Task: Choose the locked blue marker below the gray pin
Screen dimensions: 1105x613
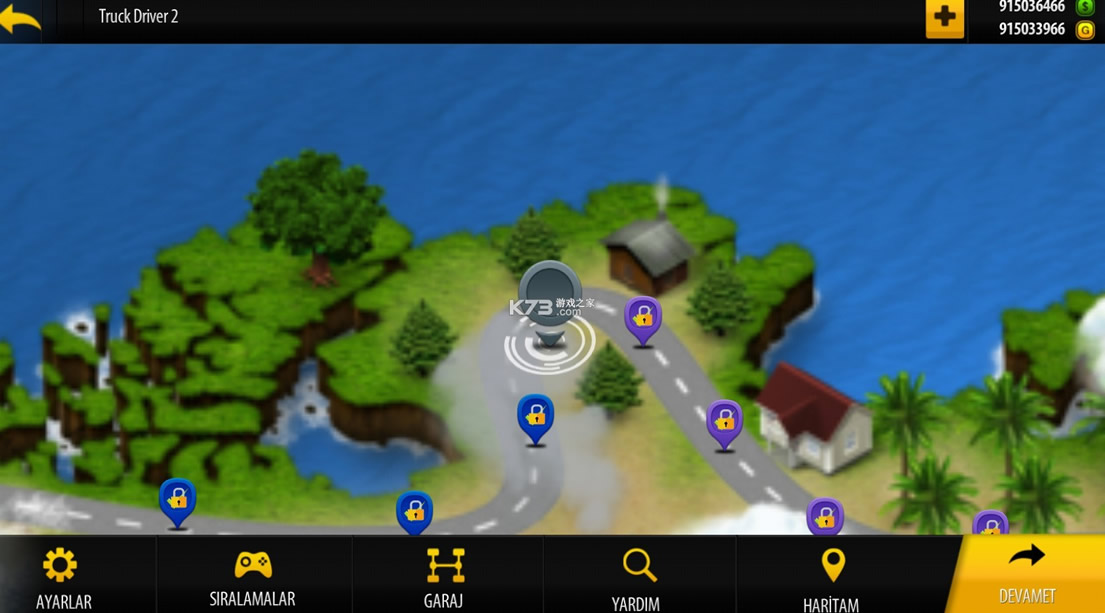Action: point(536,416)
